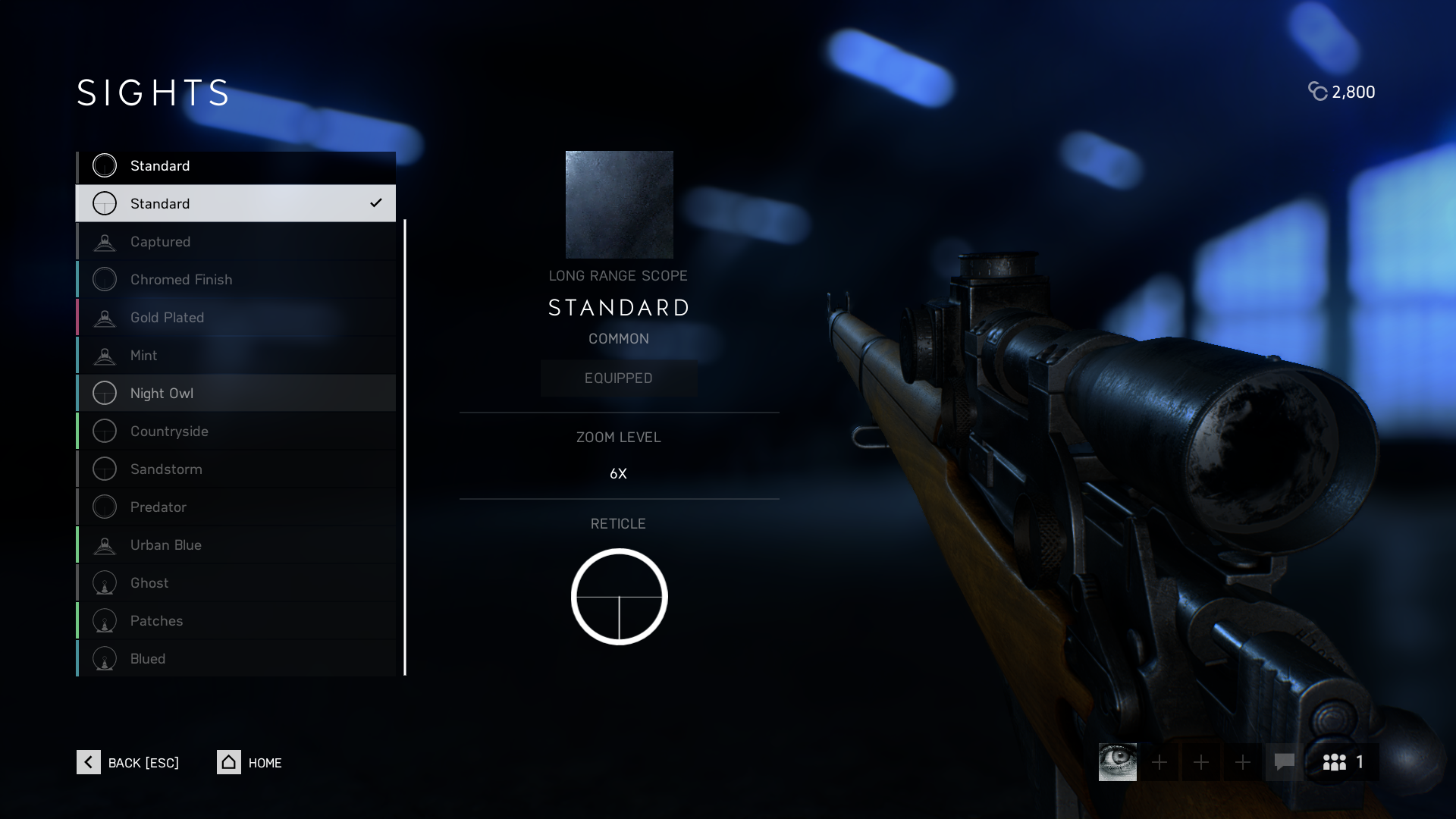Select the Night Owl sight

pos(236,393)
